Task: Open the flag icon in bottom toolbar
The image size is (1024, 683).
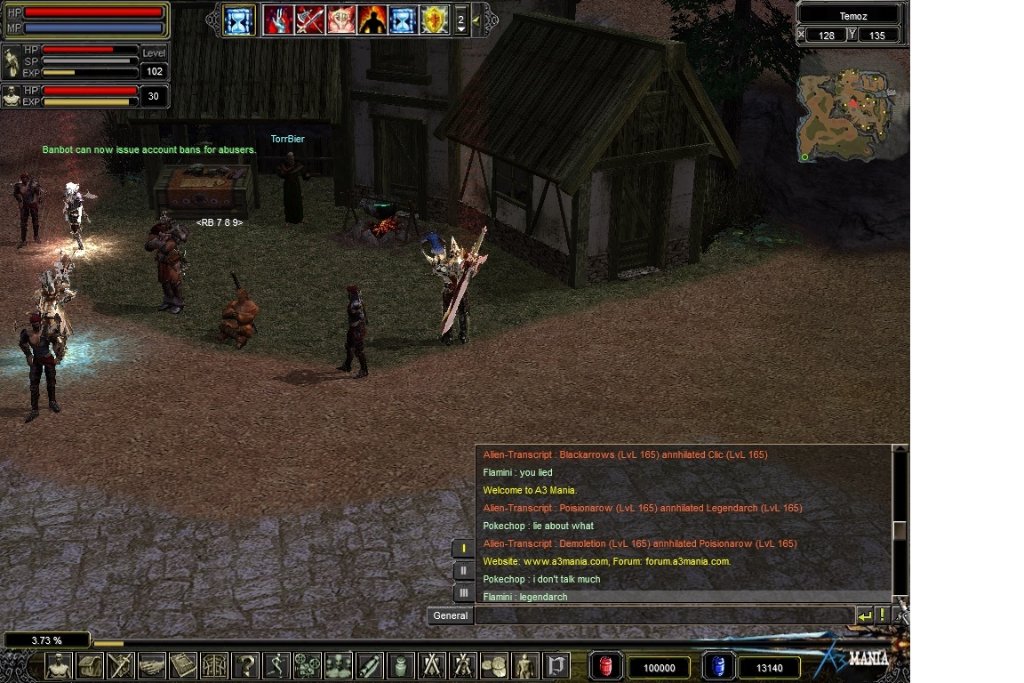Action: tap(556, 665)
